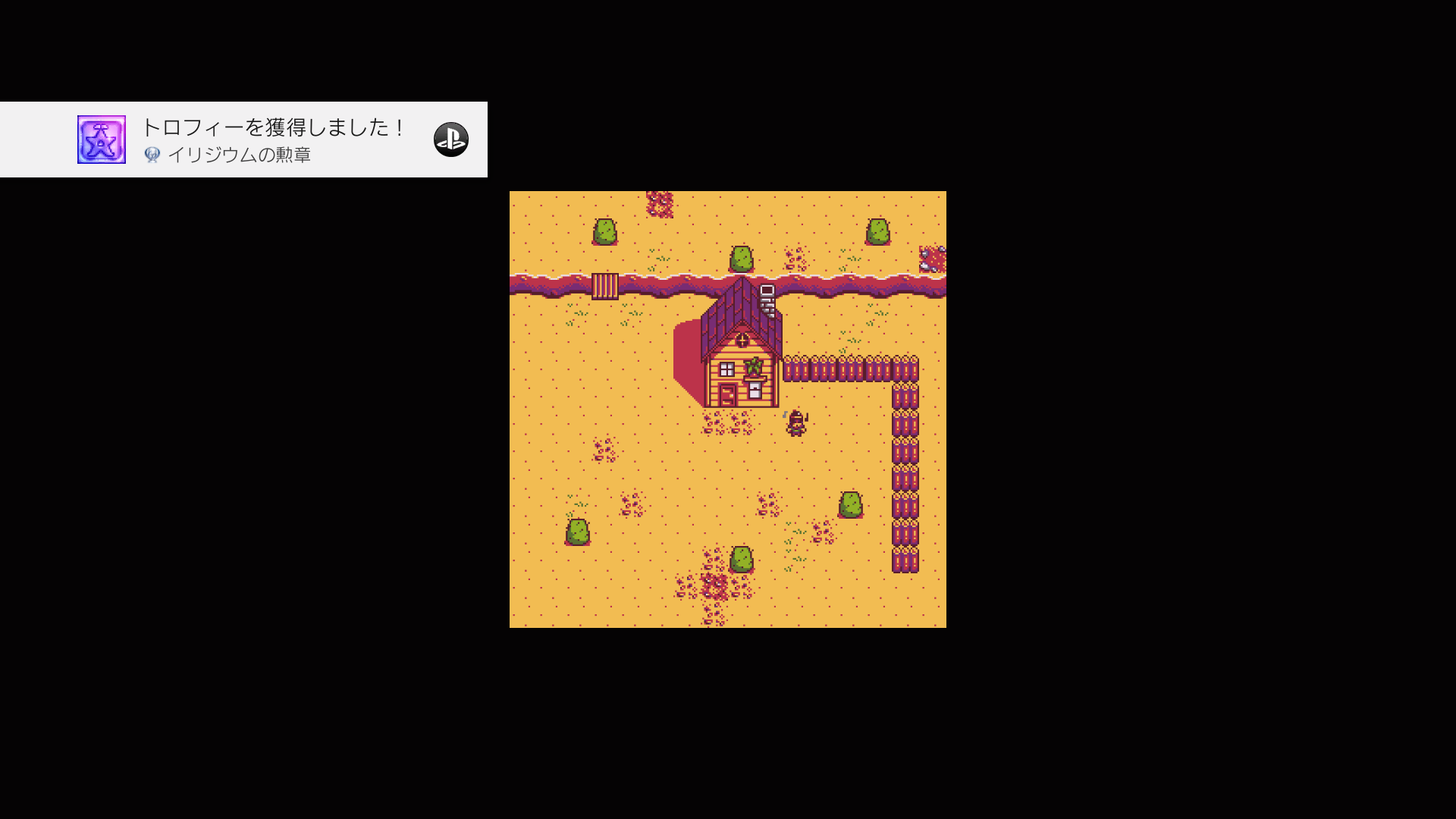Select the イリジウムの勲章 trophy name text

pyautogui.click(x=241, y=155)
